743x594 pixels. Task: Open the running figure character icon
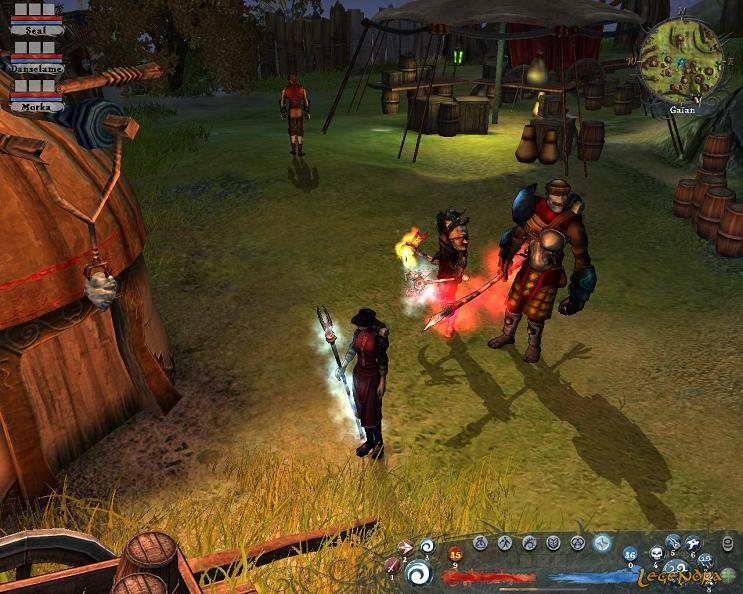tap(505, 543)
